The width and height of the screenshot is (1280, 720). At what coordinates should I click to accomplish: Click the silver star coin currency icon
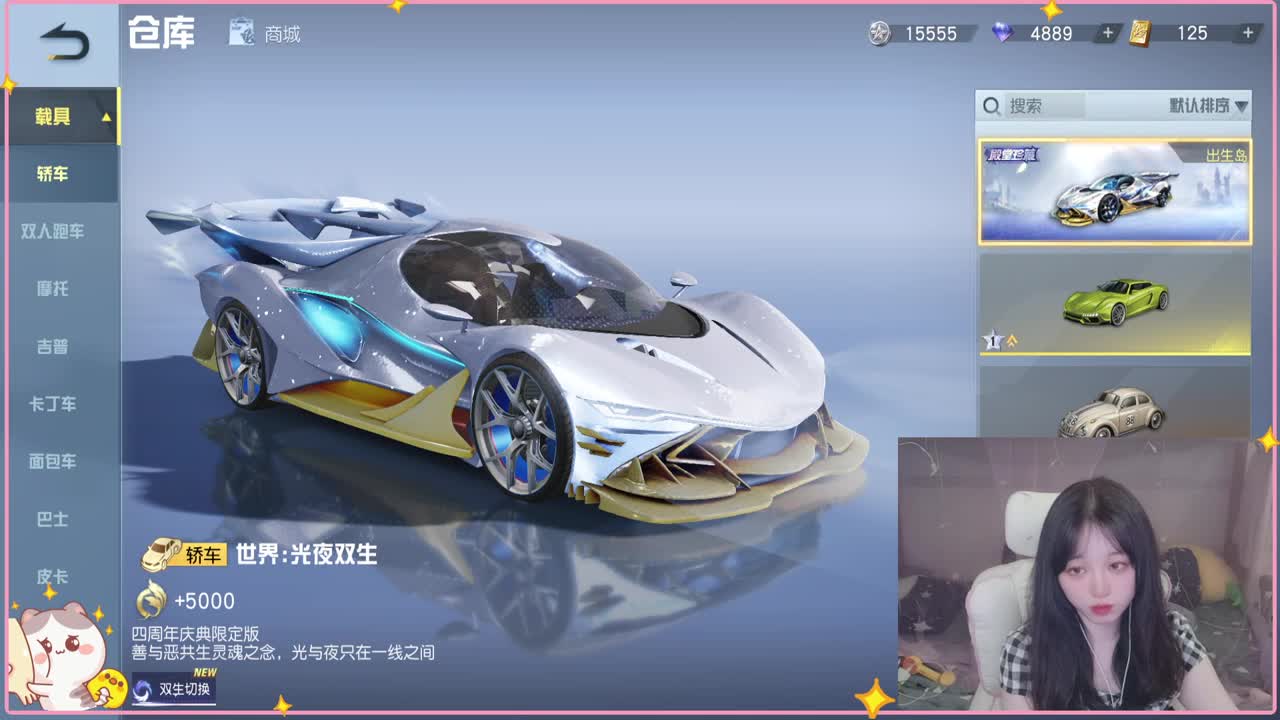pos(878,33)
